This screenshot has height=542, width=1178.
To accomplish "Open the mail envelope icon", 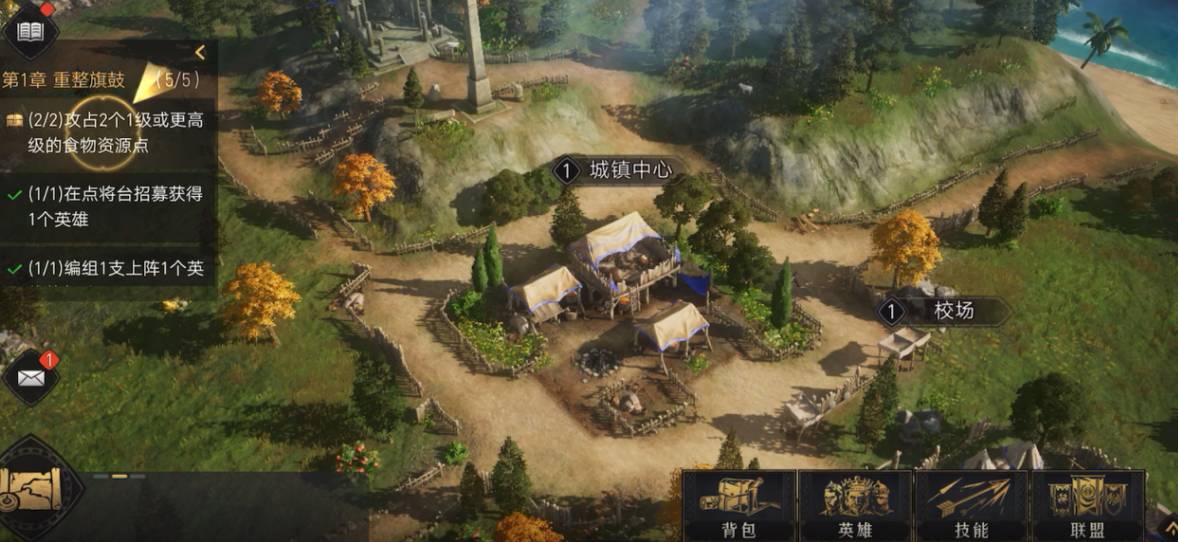I will coord(31,378).
